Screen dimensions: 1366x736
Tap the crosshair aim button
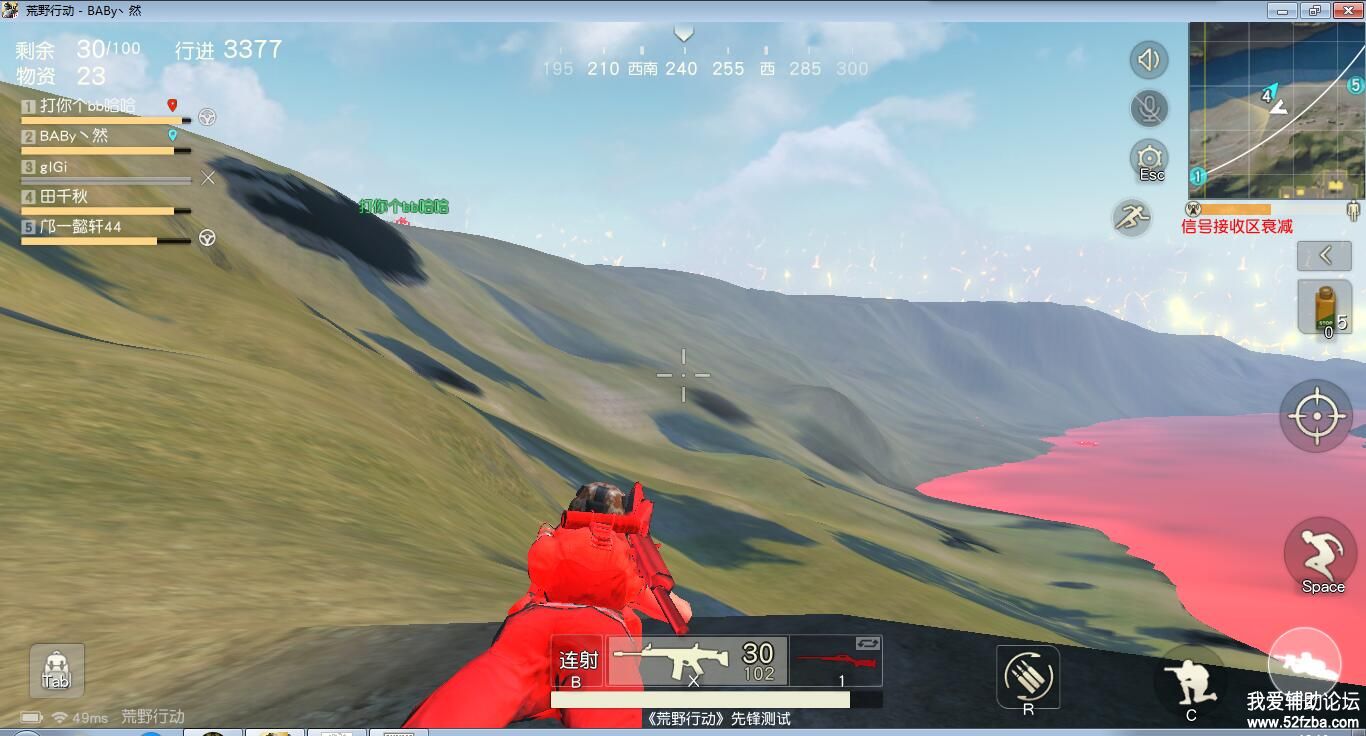1316,415
